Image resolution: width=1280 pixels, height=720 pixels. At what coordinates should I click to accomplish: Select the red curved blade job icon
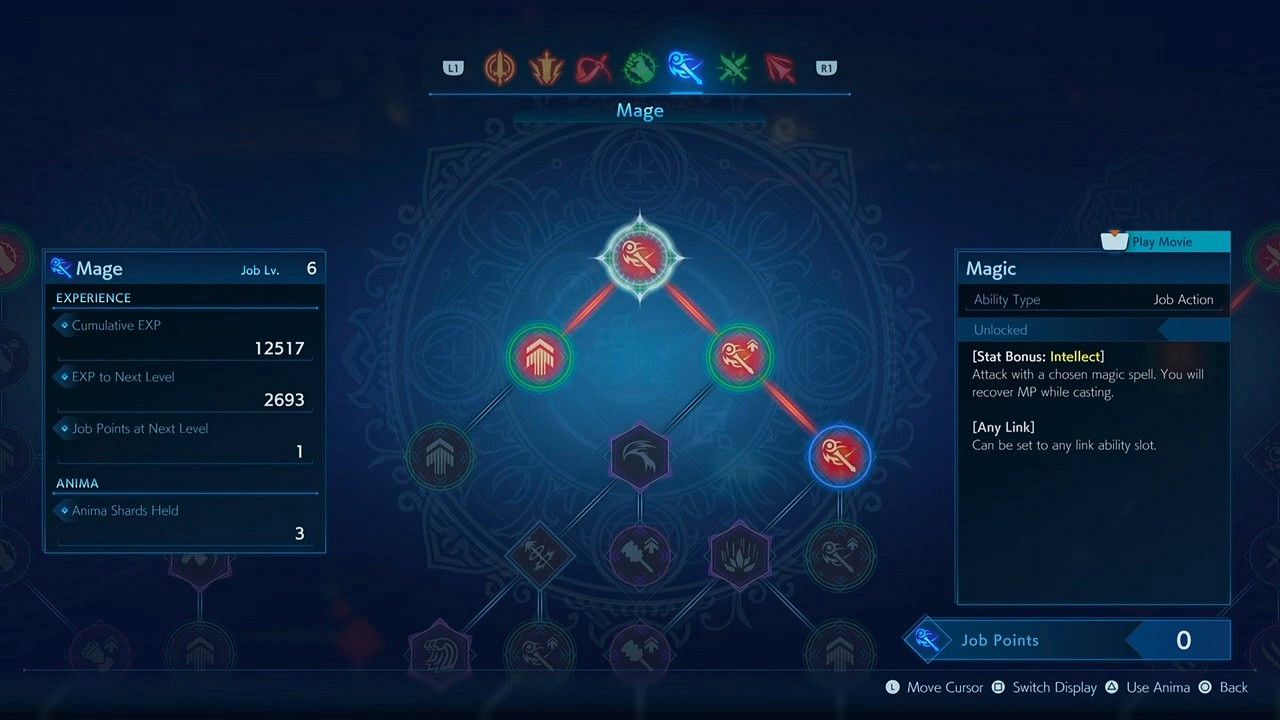coord(592,68)
